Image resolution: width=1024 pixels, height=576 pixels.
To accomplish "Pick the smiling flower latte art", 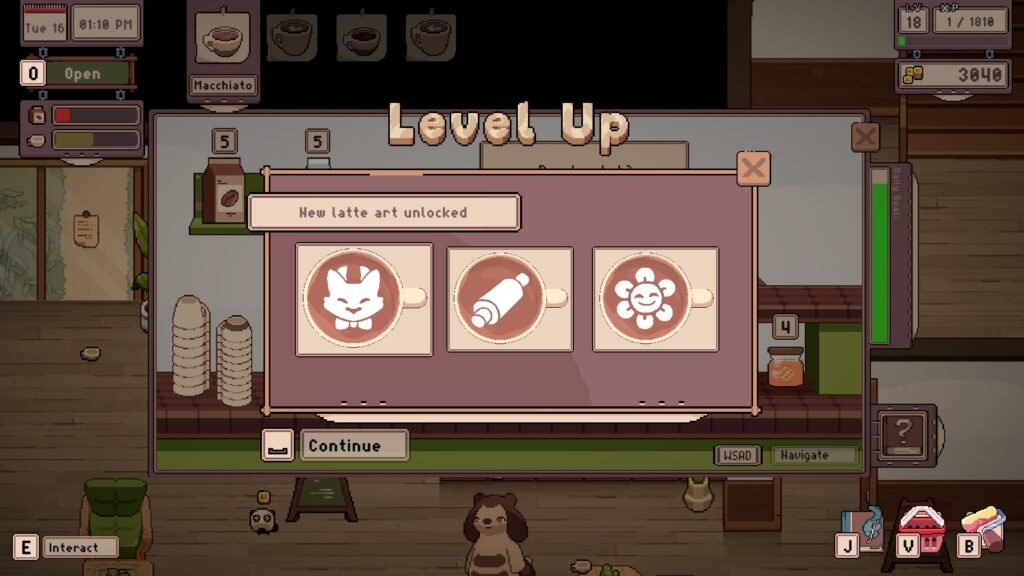I will click(x=655, y=299).
